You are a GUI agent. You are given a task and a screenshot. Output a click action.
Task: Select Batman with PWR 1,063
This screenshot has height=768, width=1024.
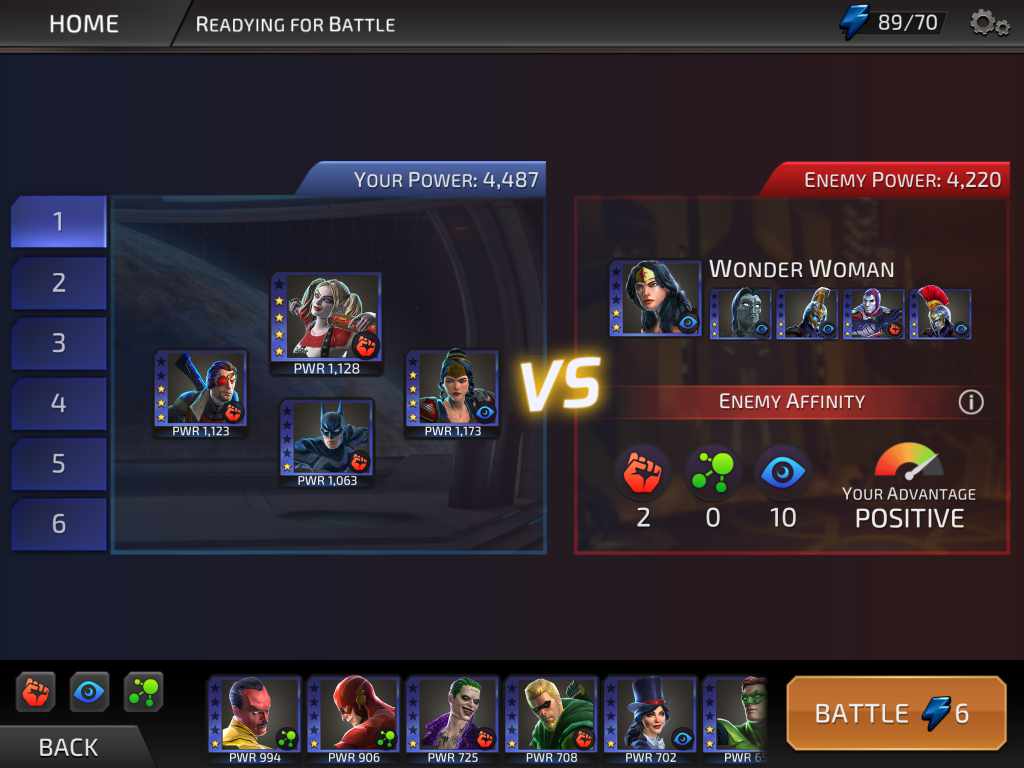pyautogui.click(x=326, y=437)
